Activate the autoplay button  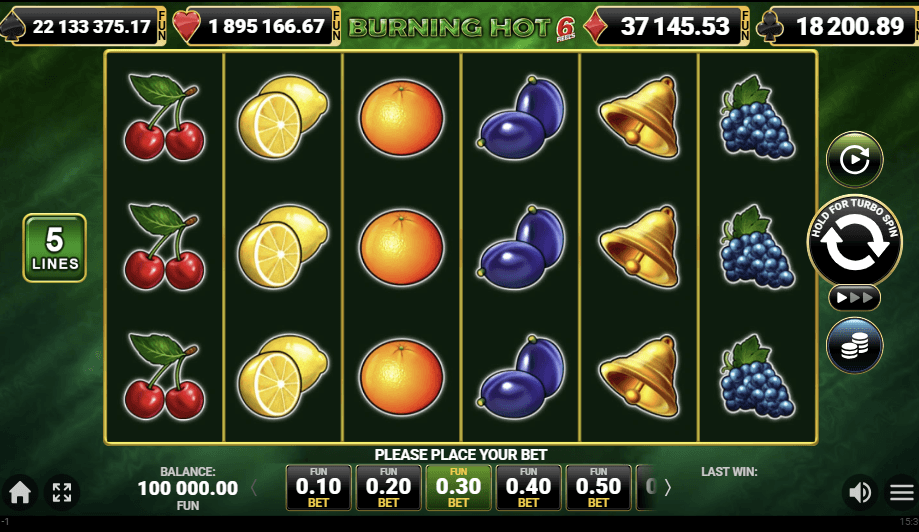tap(854, 159)
